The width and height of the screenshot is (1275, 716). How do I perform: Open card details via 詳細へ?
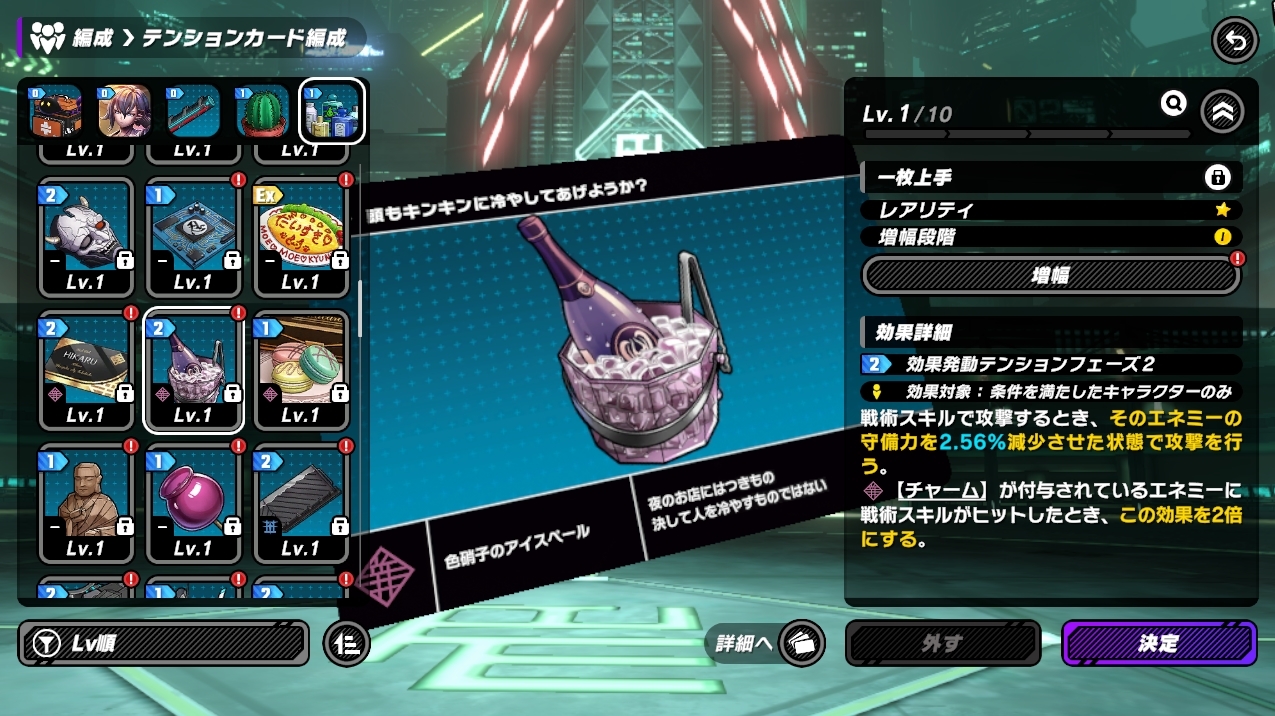pyautogui.click(x=766, y=643)
